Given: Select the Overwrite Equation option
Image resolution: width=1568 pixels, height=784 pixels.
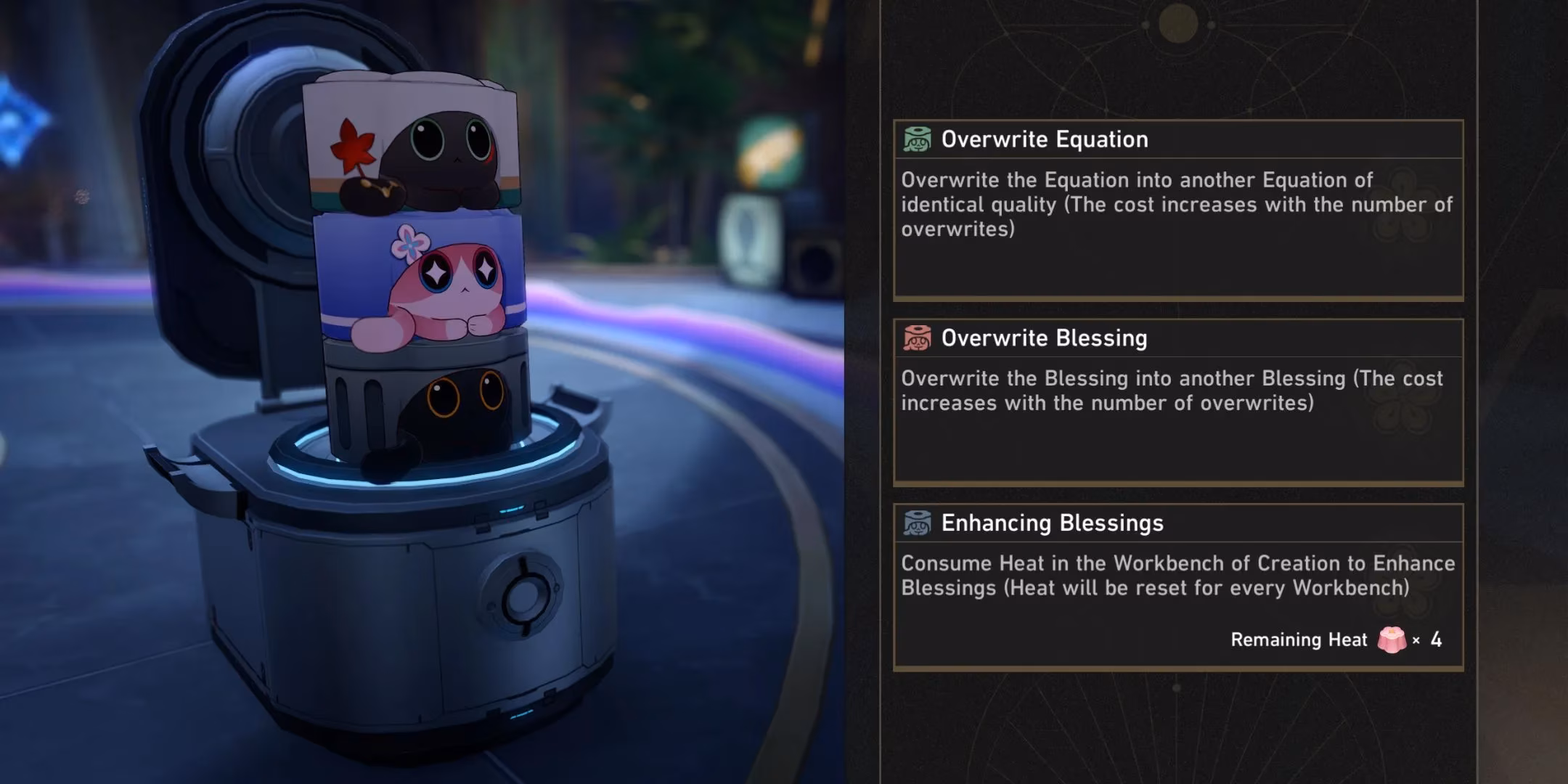Looking at the screenshot, I should [1177, 209].
